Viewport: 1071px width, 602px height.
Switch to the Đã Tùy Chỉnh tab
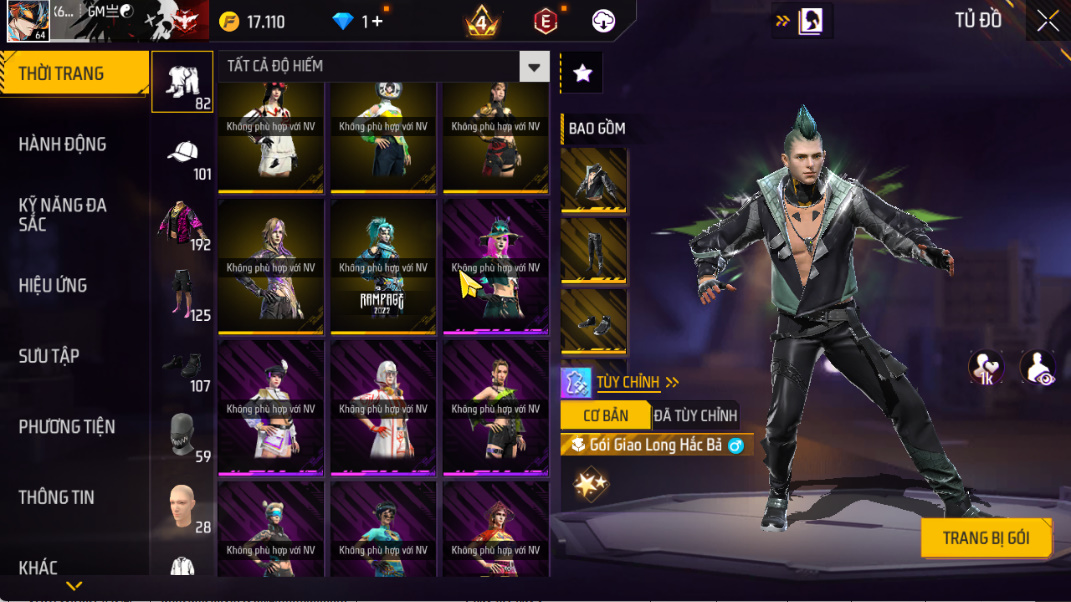[x=695, y=415]
